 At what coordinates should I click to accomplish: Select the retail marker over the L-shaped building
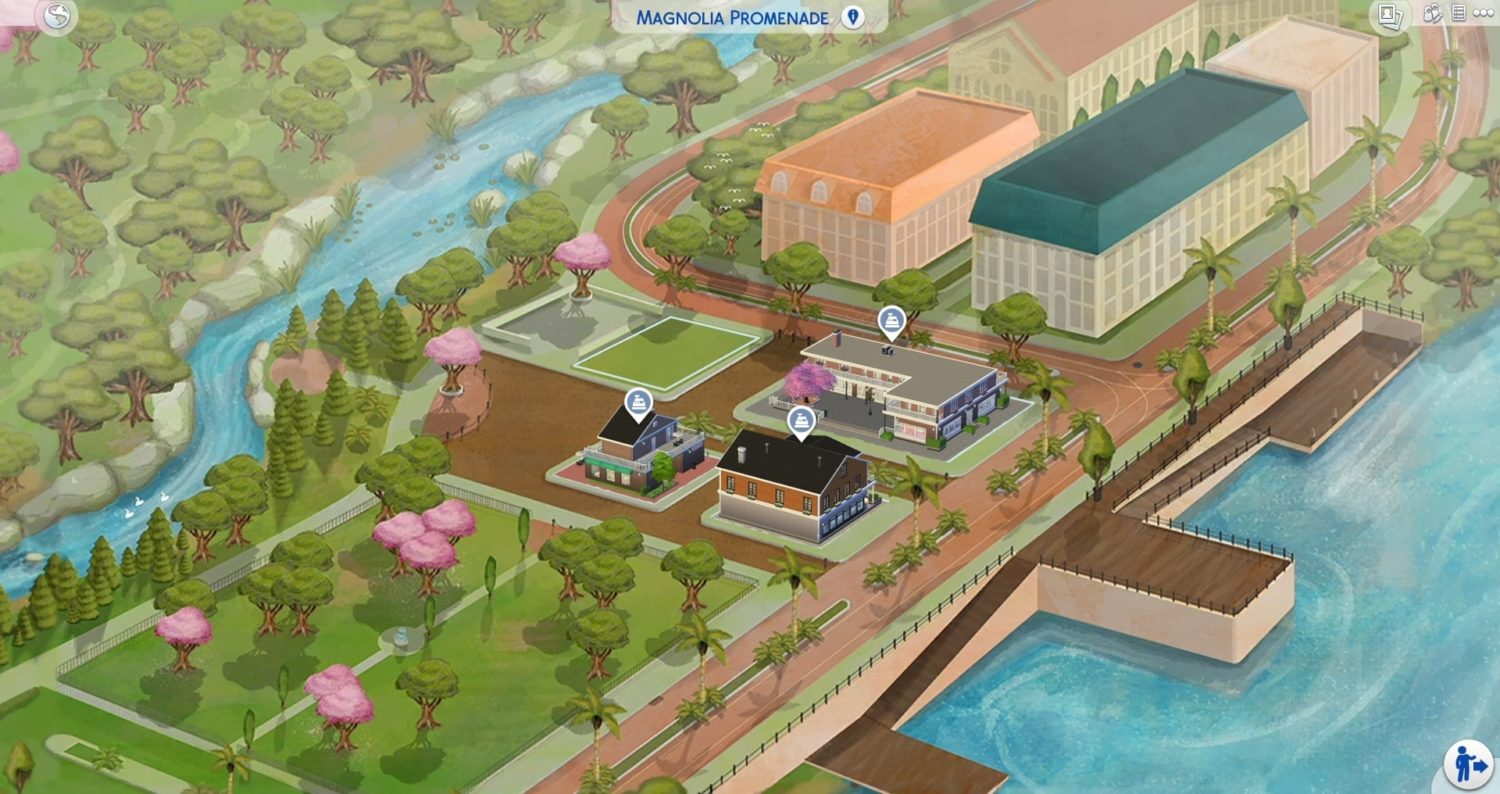click(x=889, y=321)
